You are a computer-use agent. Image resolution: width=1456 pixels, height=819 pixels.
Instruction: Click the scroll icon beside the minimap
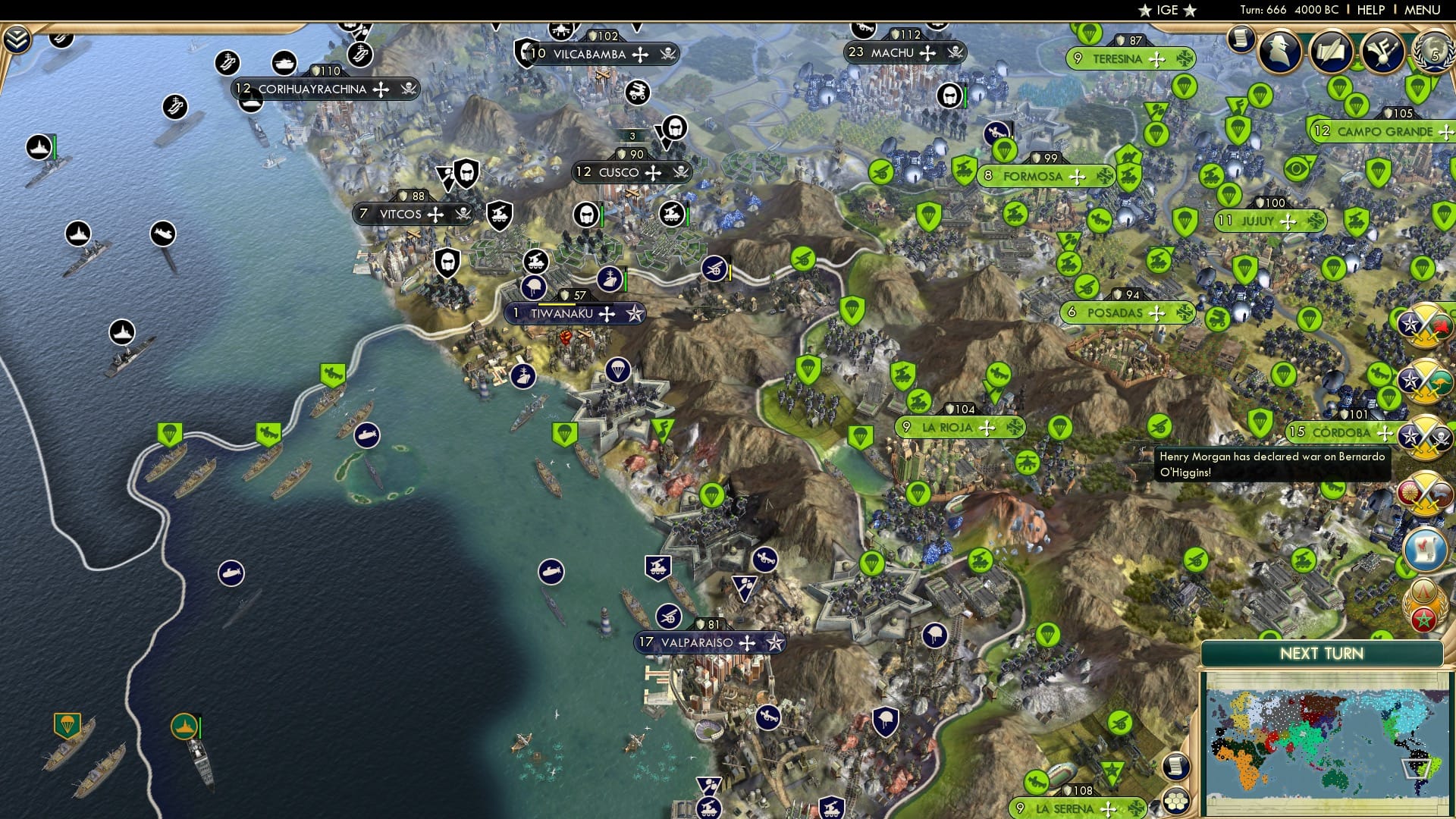pos(1176,765)
